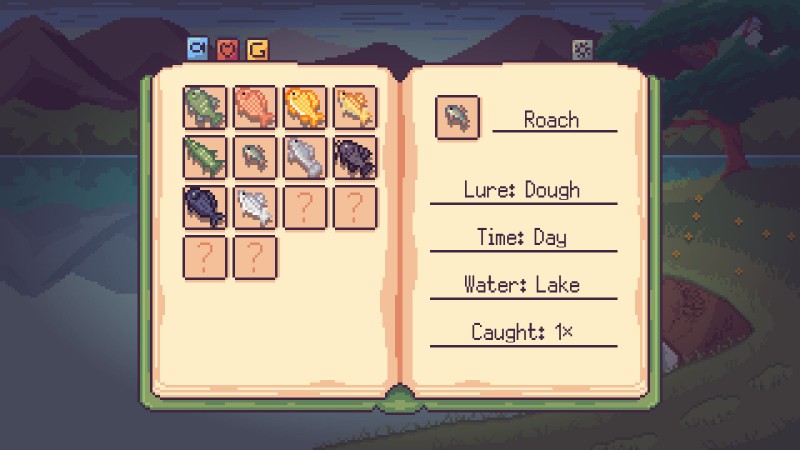Select the orange goldfish entry

click(x=305, y=107)
